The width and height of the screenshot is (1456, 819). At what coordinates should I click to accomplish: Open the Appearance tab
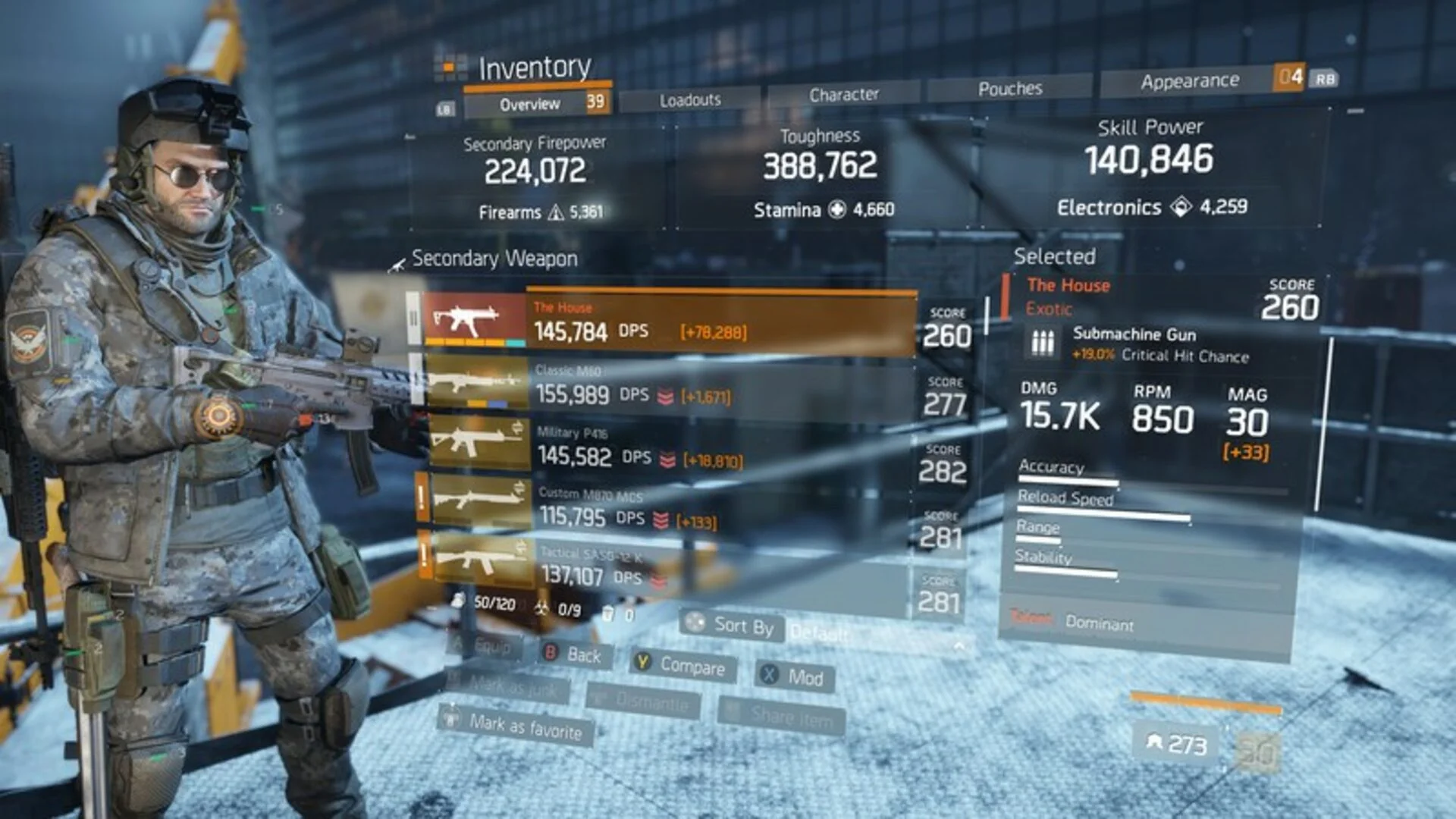click(x=1188, y=81)
